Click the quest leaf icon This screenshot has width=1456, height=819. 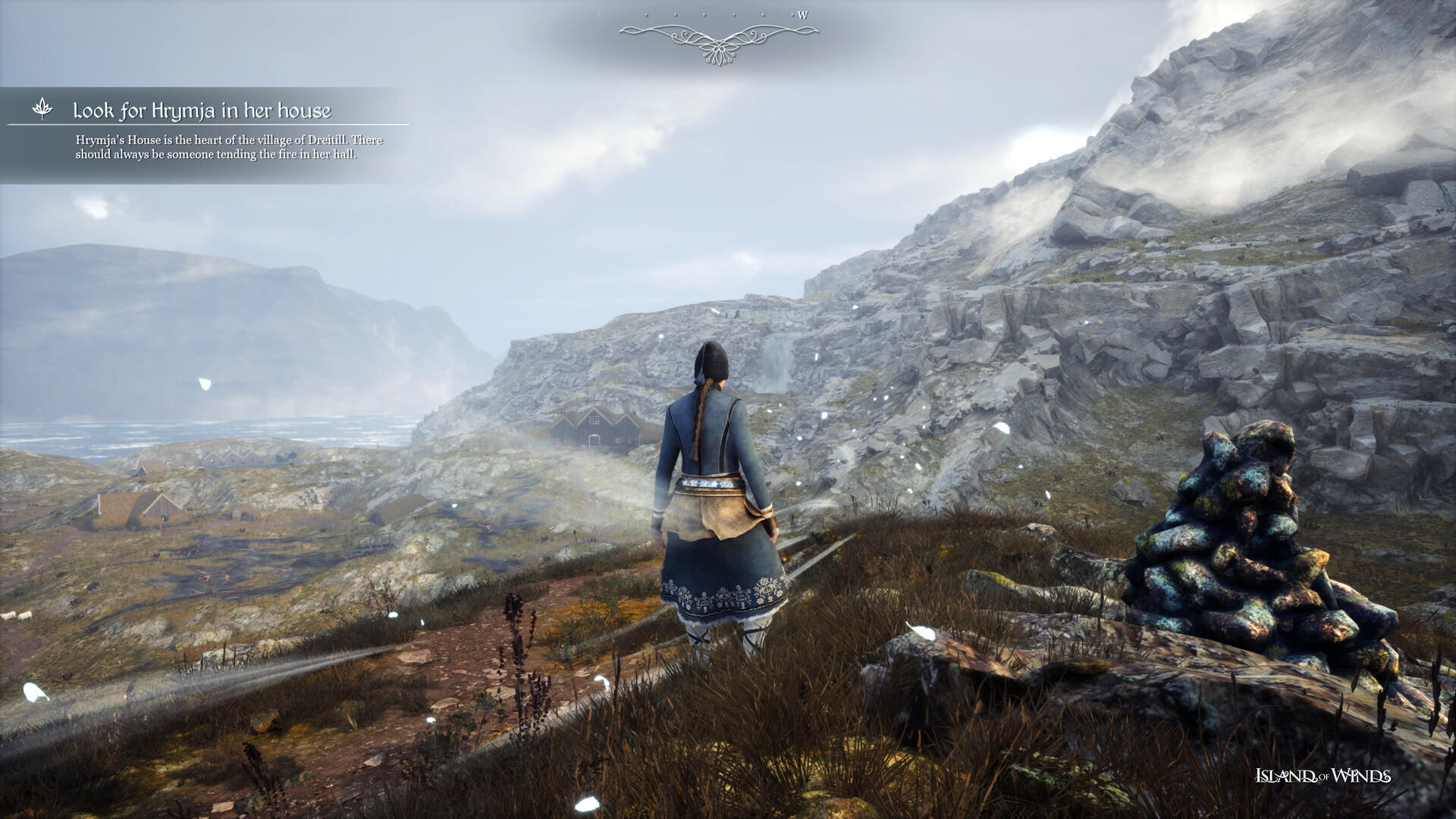point(42,109)
